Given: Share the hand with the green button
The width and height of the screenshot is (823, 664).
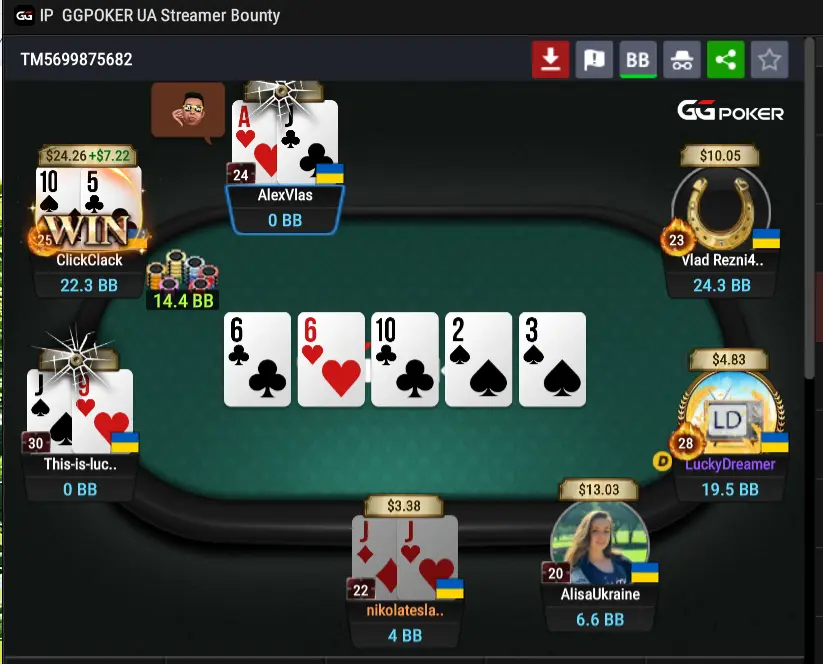Looking at the screenshot, I should [726, 60].
